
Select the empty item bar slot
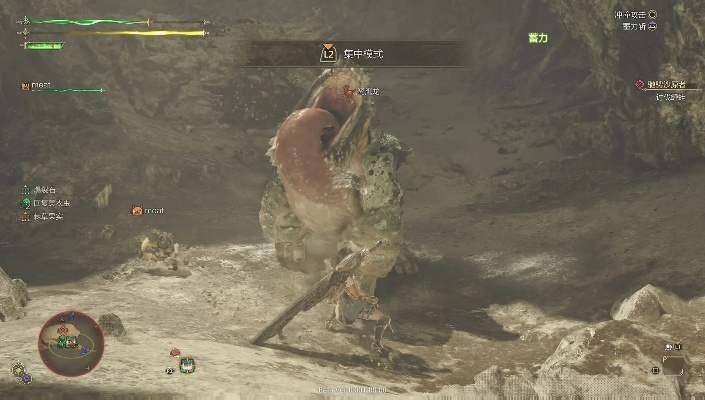pyautogui.click(x=673, y=366)
